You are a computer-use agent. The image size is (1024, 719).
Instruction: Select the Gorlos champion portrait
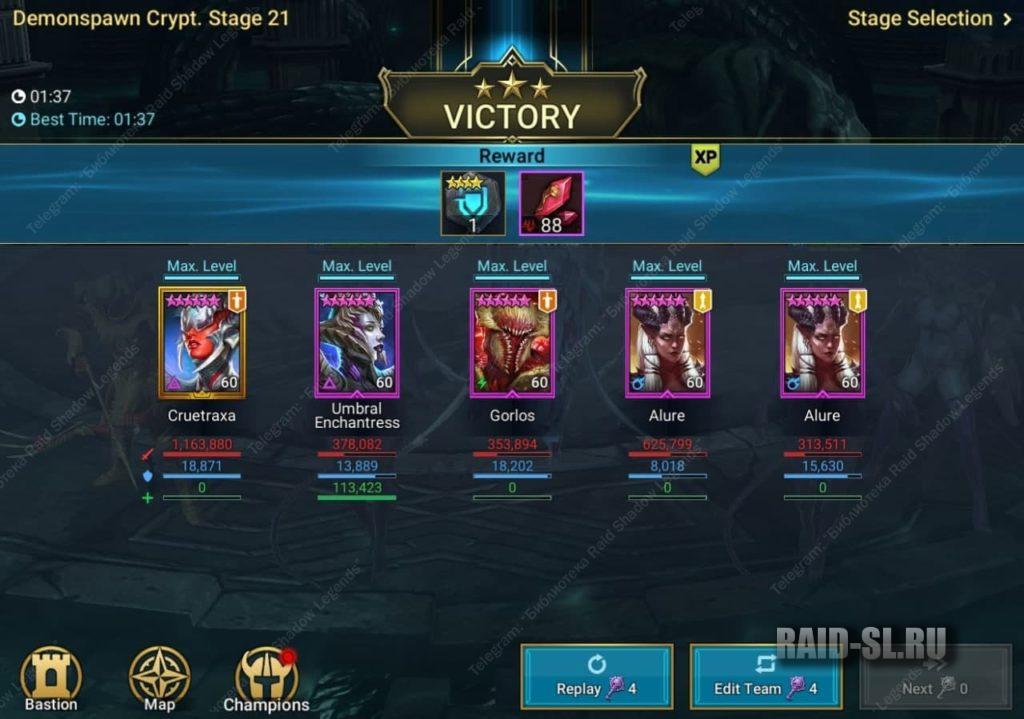coord(512,343)
